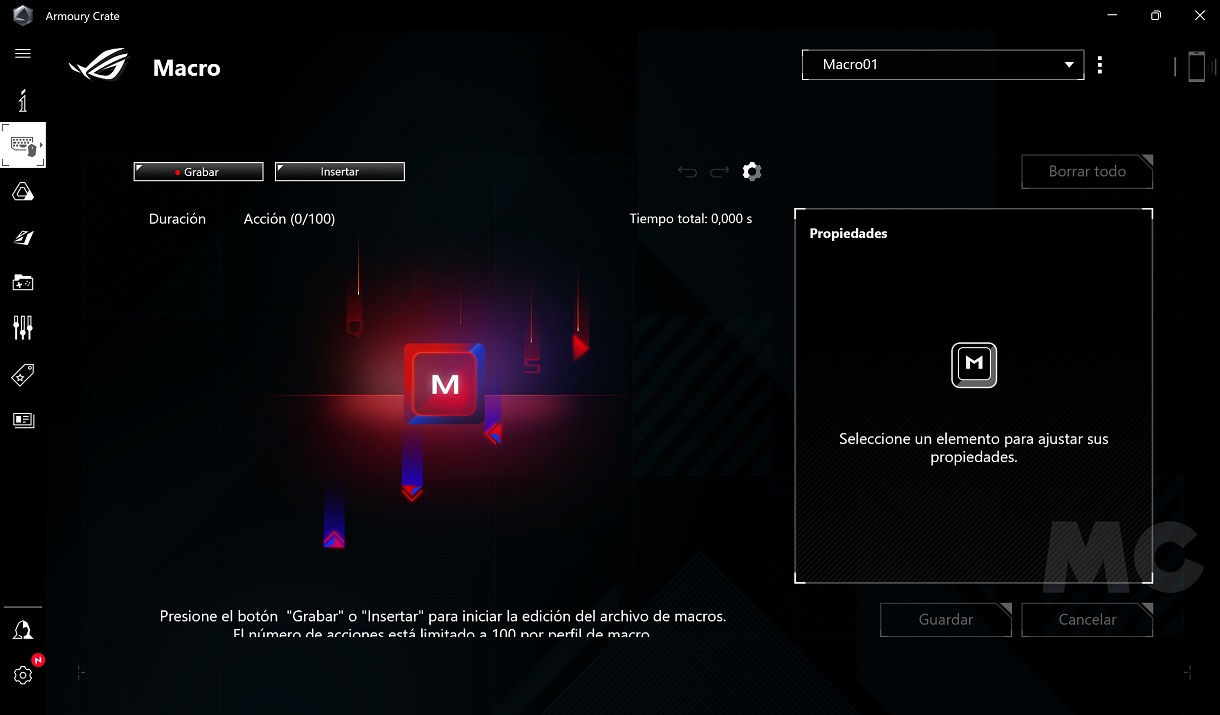
Task: Open the price tag deals icon
Action: point(23,375)
